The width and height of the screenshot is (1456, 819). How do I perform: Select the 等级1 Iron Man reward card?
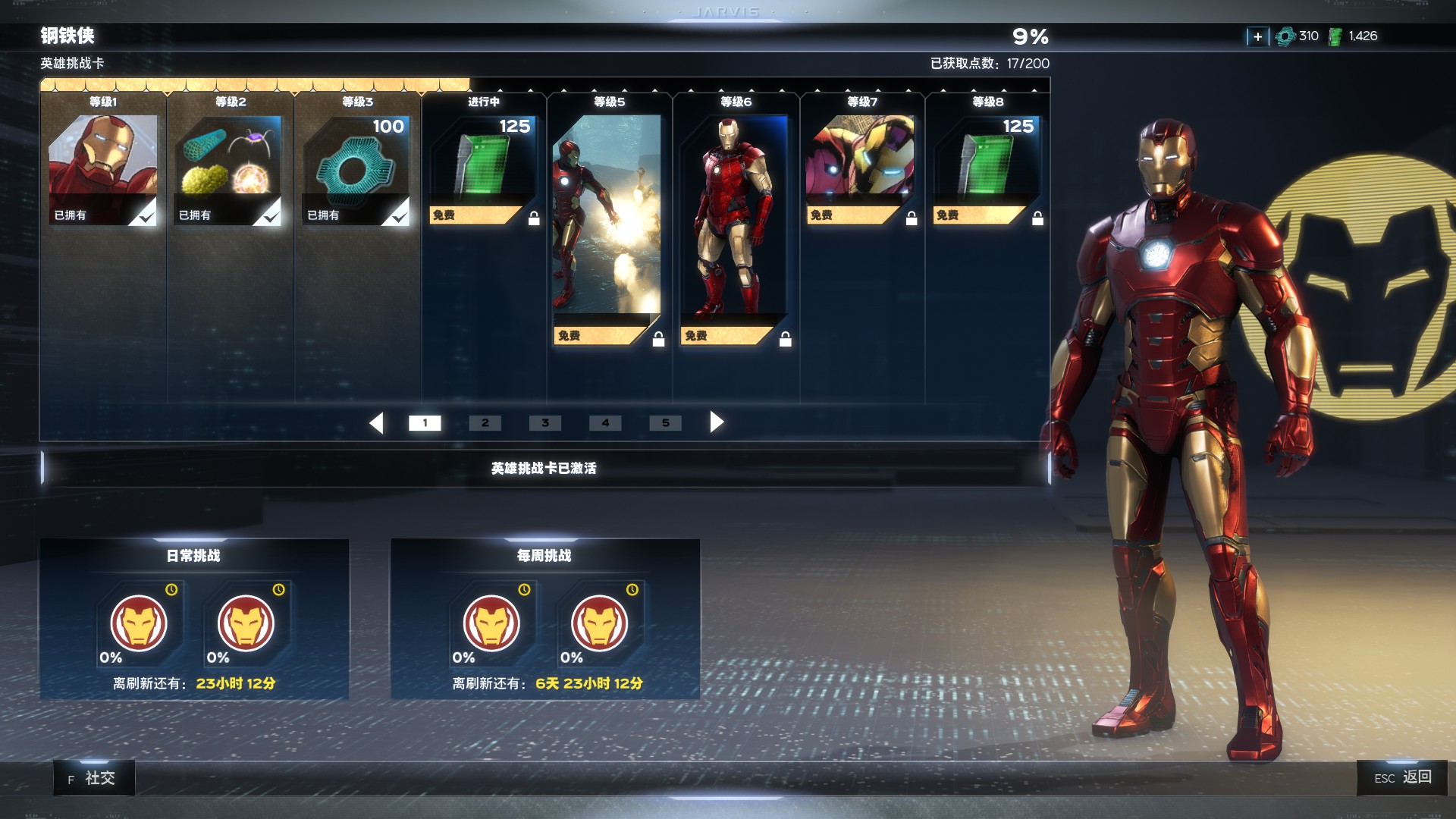click(x=103, y=170)
